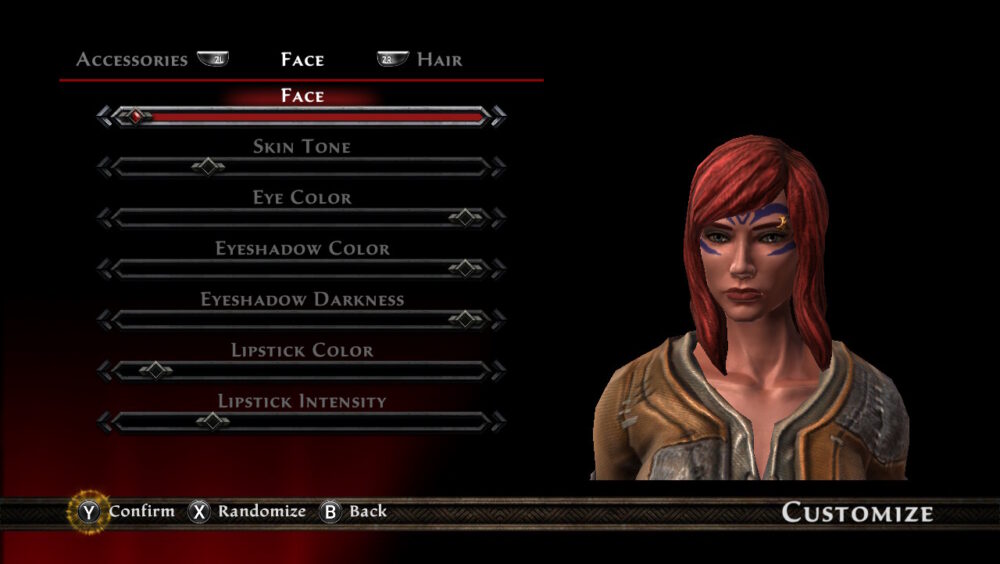Click the right arrow of Eye Color slider
The height and width of the screenshot is (564, 1000).
coord(498,218)
